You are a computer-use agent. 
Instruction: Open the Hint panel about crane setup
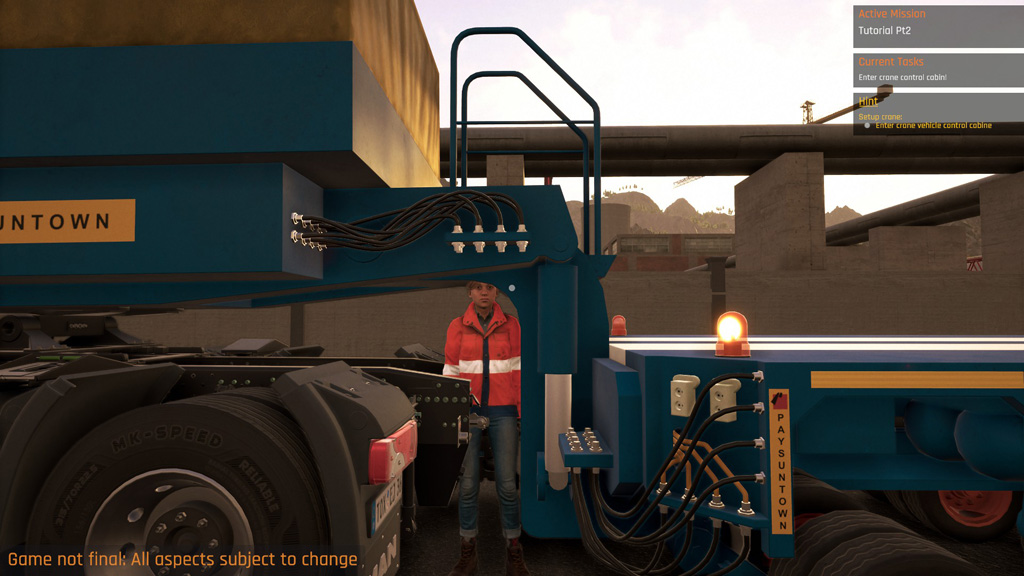(937, 113)
